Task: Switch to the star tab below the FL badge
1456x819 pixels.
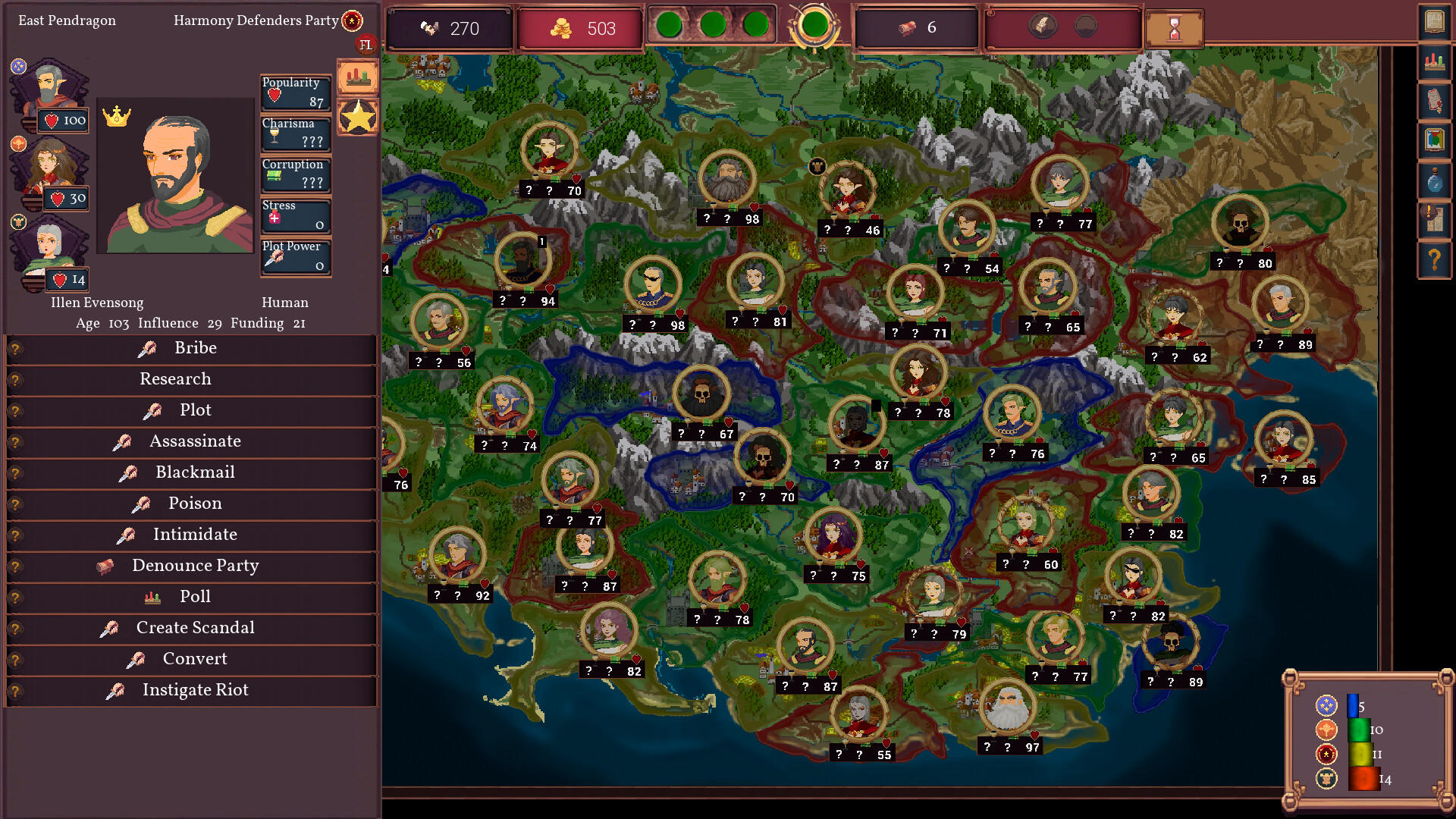Action: [357, 116]
